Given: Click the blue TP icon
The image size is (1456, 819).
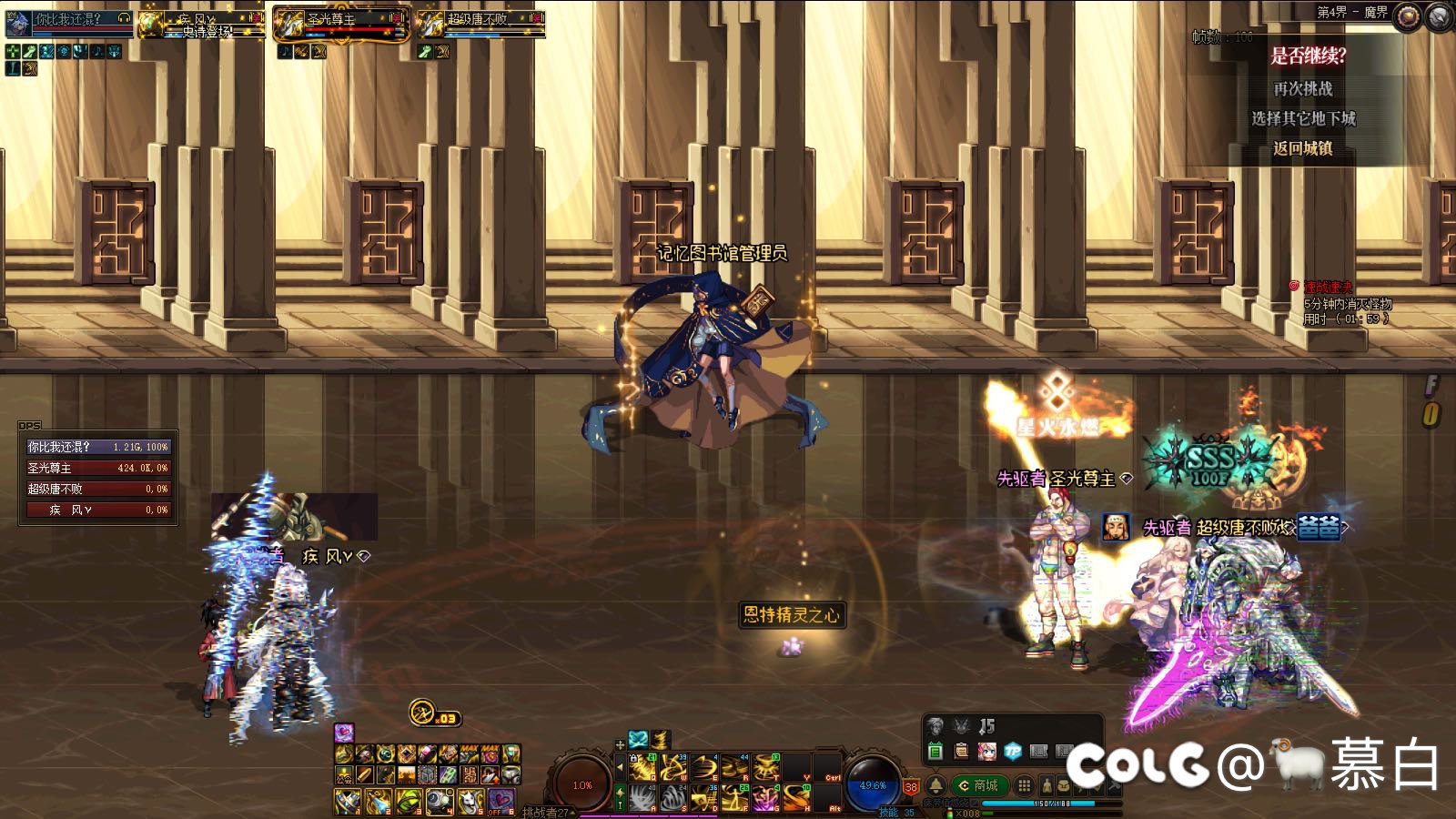Looking at the screenshot, I should (x=1013, y=752).
